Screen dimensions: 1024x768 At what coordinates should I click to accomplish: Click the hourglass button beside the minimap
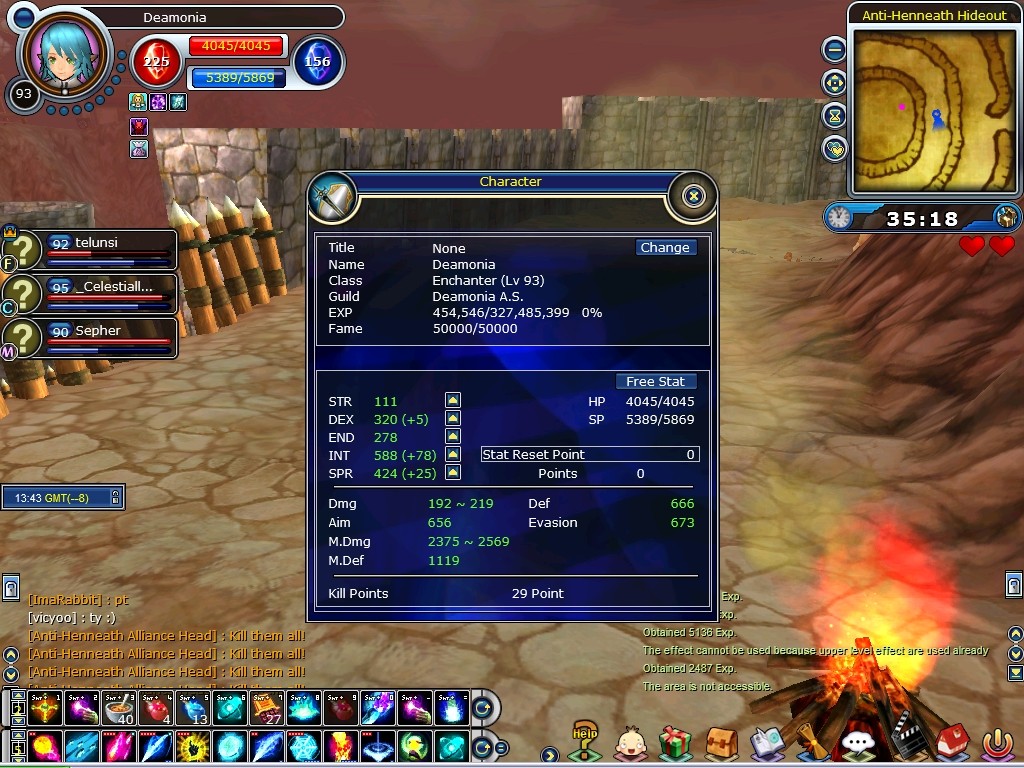click(x=834, y=115)
